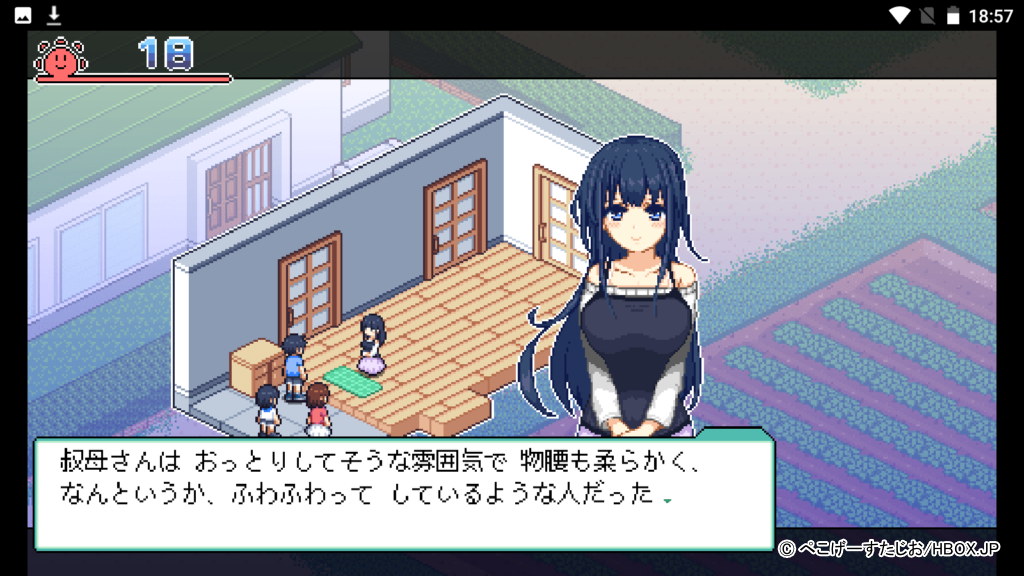Open the image notification in status bar
Image resolution: width=1024 pixels, height=576 pixels.
[x=23, y=15]
